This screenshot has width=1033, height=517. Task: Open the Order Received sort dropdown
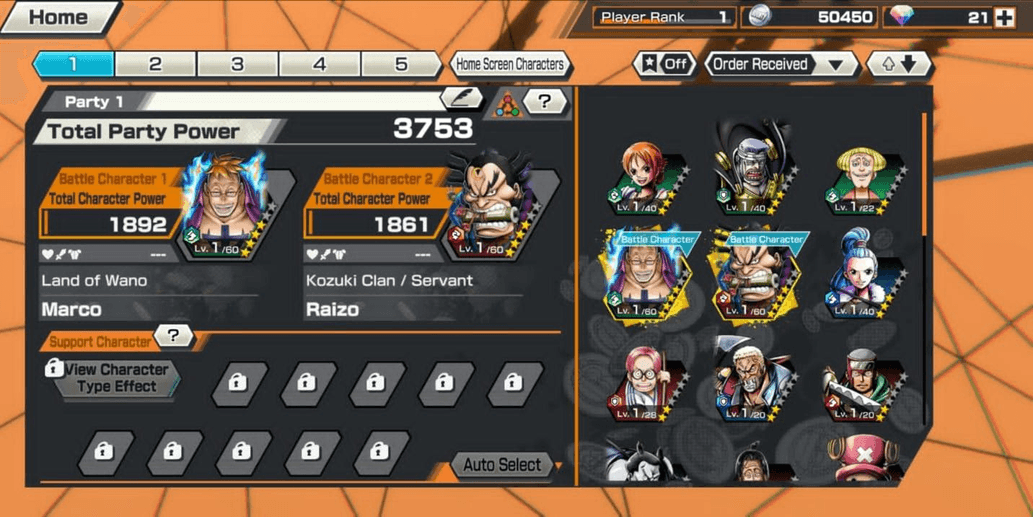pyautogui.click(x=783, y=64)
